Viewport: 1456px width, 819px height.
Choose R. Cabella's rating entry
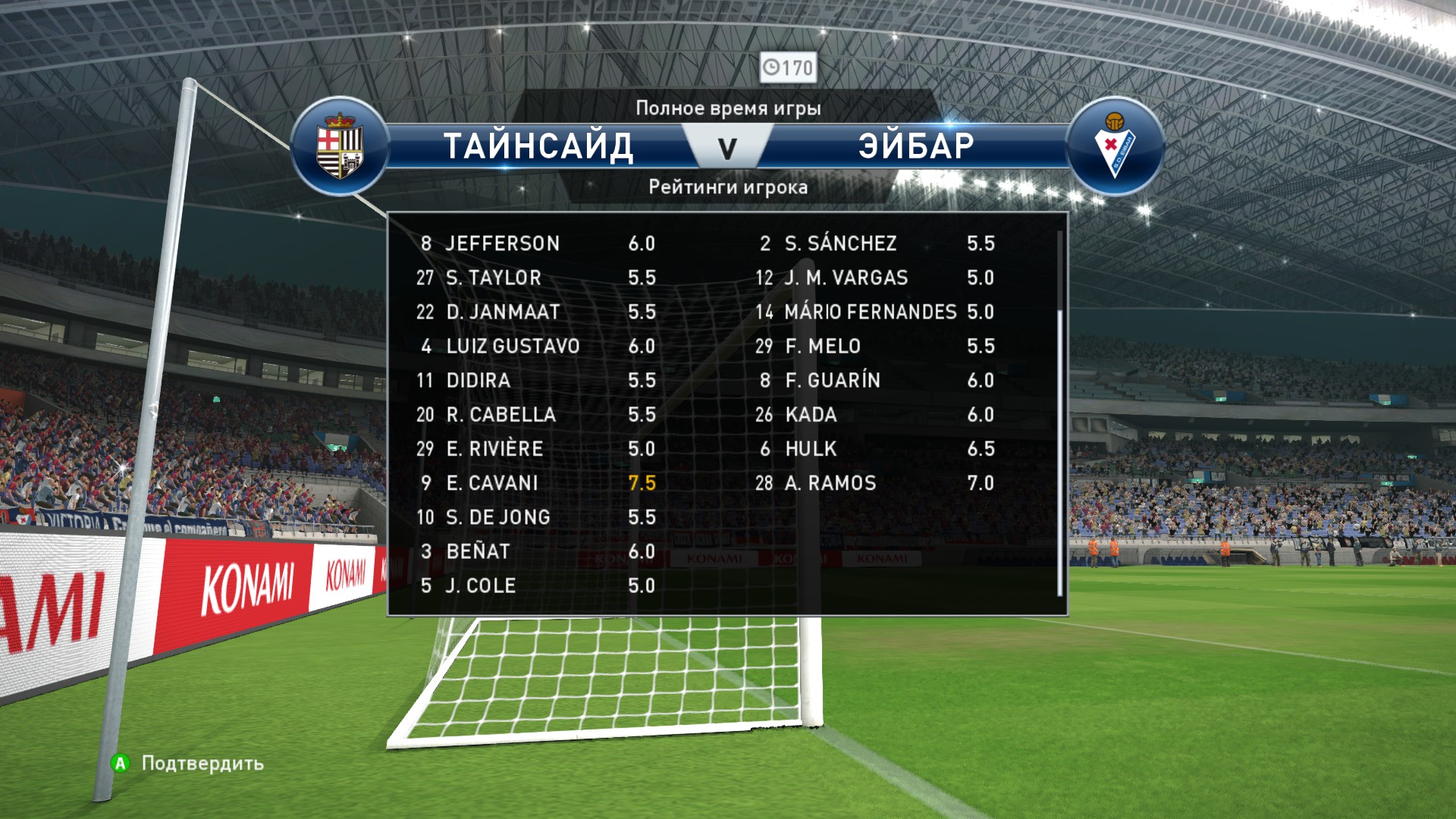point(536,415)
